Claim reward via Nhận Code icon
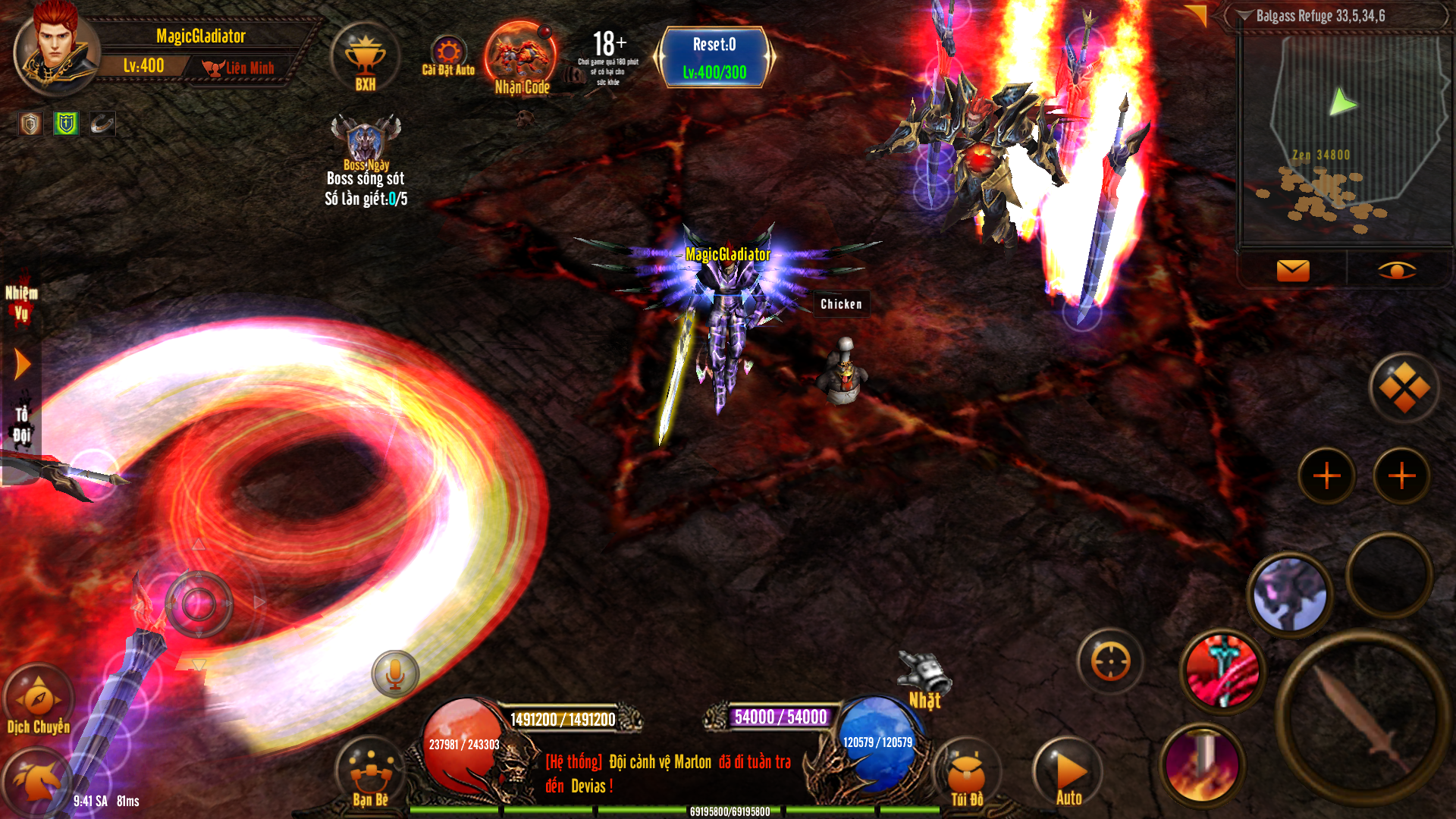Image resolution: width=1456 pixels, height=819 pixels. [x=521, y=59]
